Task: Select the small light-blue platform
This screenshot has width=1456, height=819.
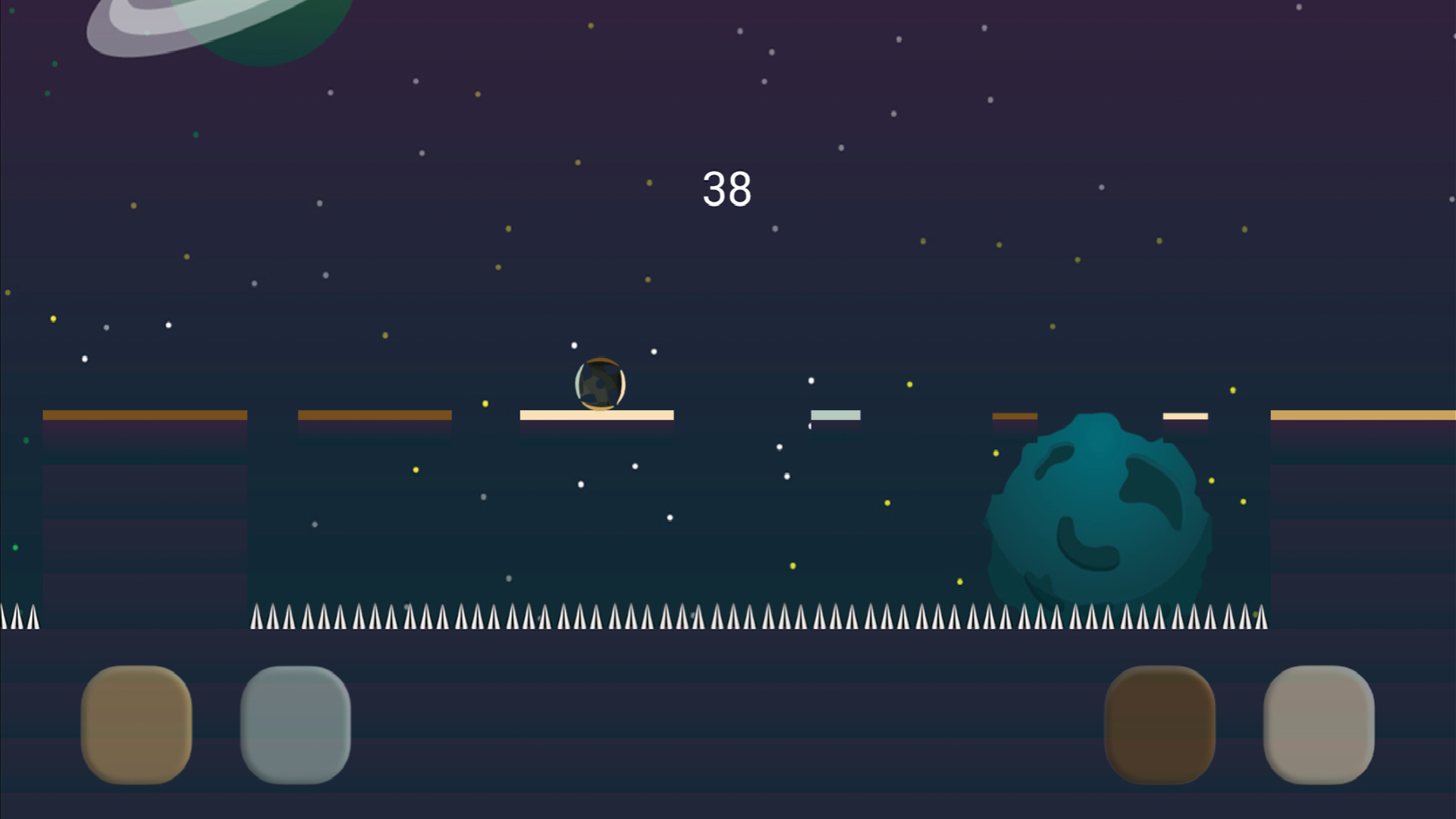Action: click(x=834, y=414)
